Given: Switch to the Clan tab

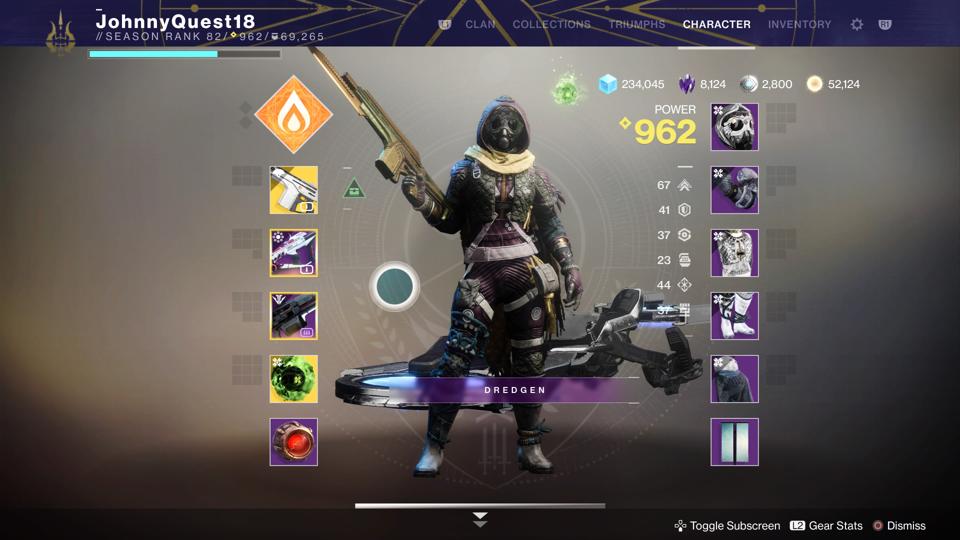Looking at the screenshot, I should click(x=480, y=24).
